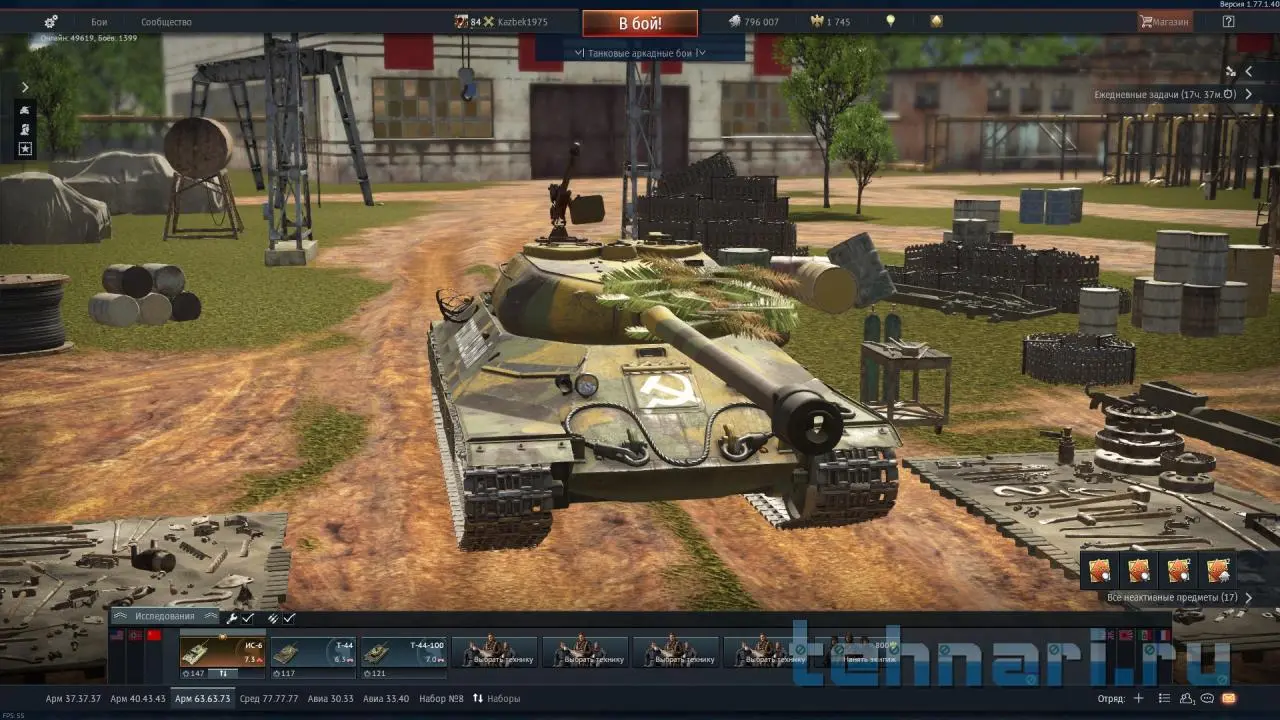Open the orange mail envelope
Image resolution: width=1280 pixels, height=720 pixels.
1228,698
